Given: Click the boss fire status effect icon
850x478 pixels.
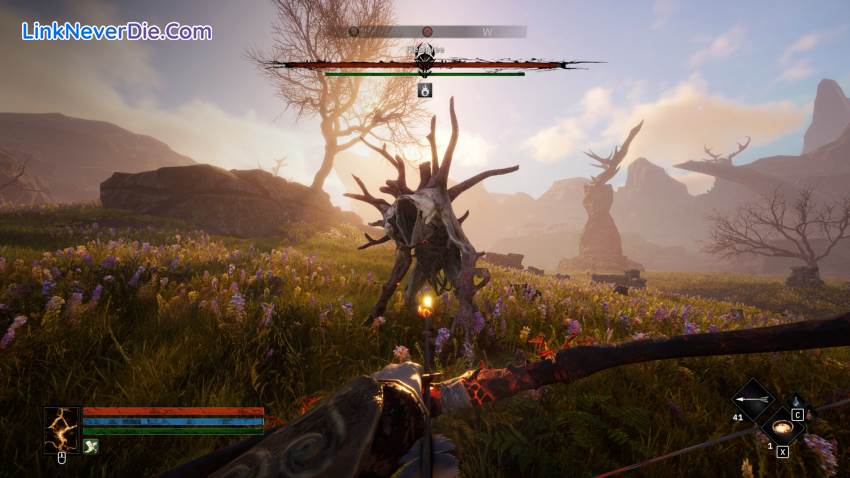Looking at the screenshot, I should [425, 90].
